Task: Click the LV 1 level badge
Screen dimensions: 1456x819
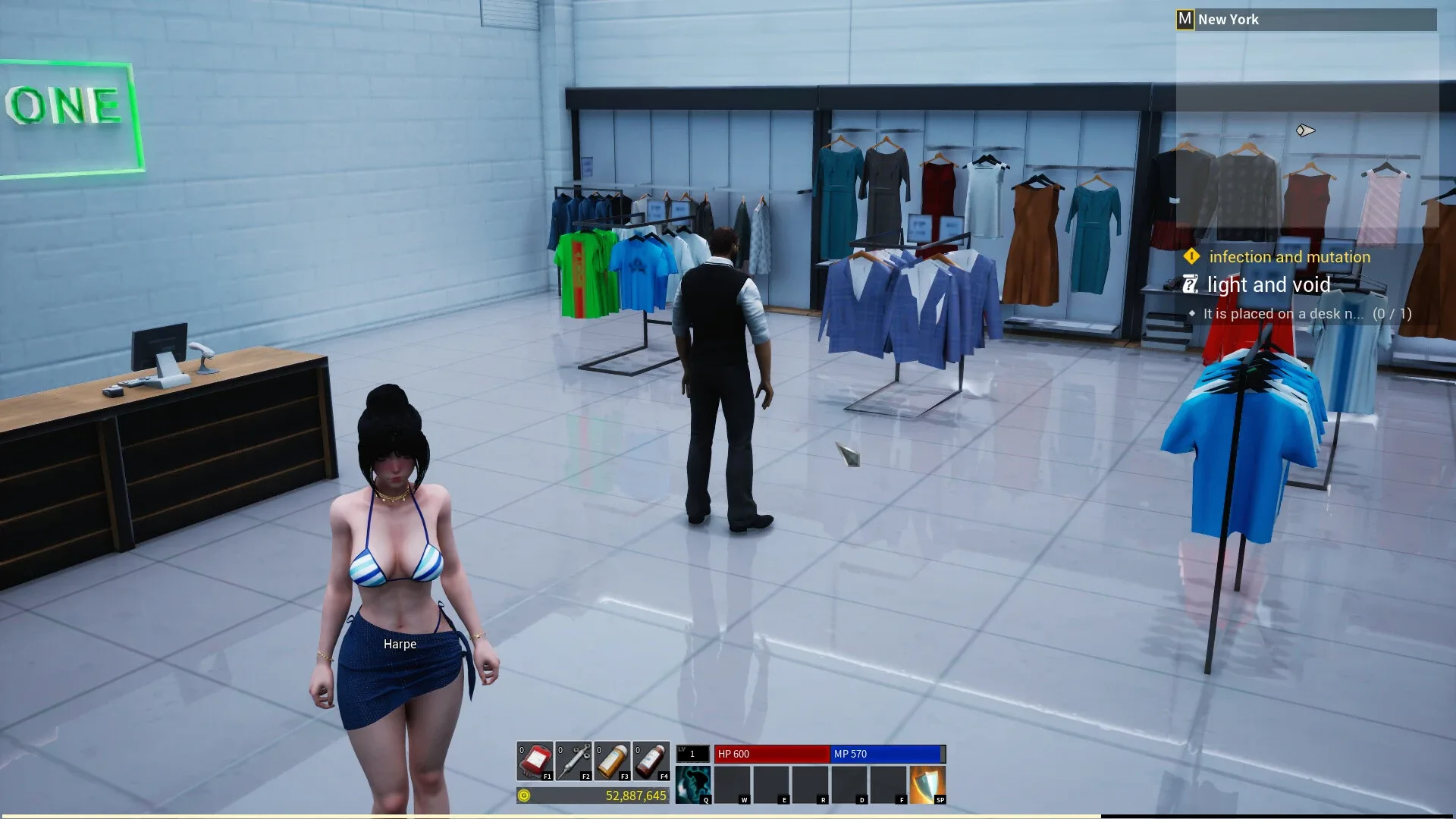Action: click(692, 753)
